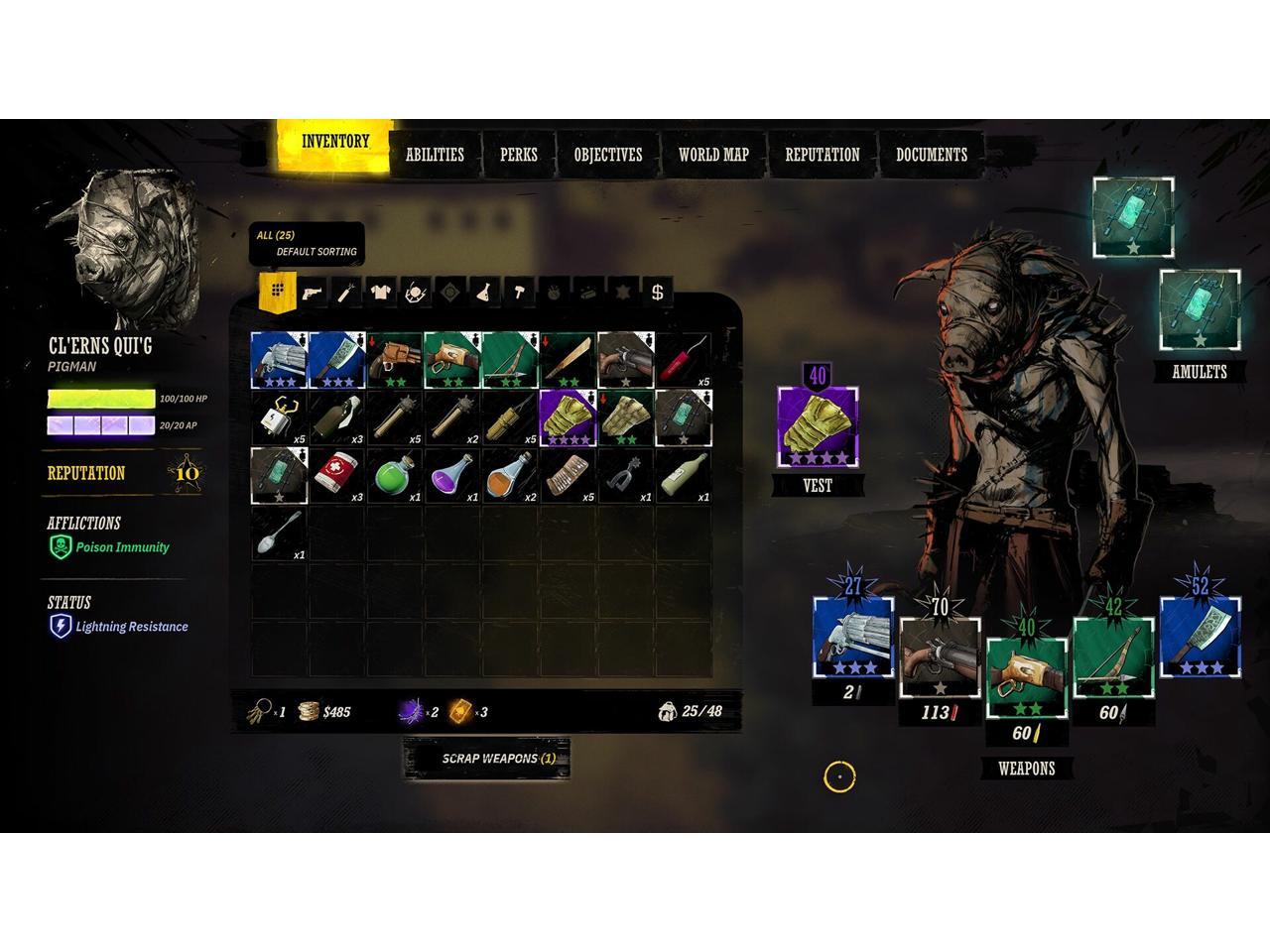Open the Perks tab

point(518,155)
